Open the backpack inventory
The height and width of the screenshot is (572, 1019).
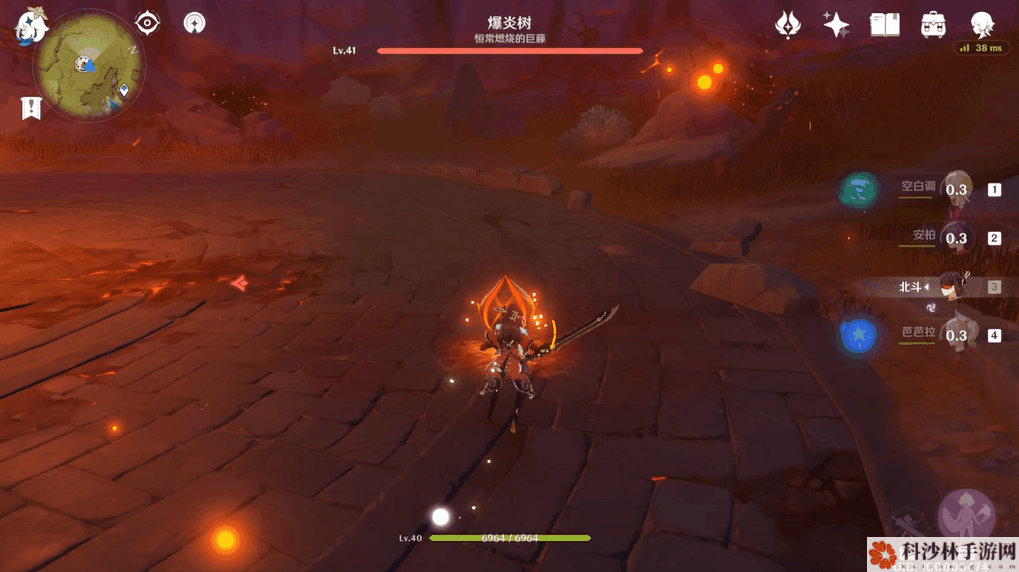(934, 24)
